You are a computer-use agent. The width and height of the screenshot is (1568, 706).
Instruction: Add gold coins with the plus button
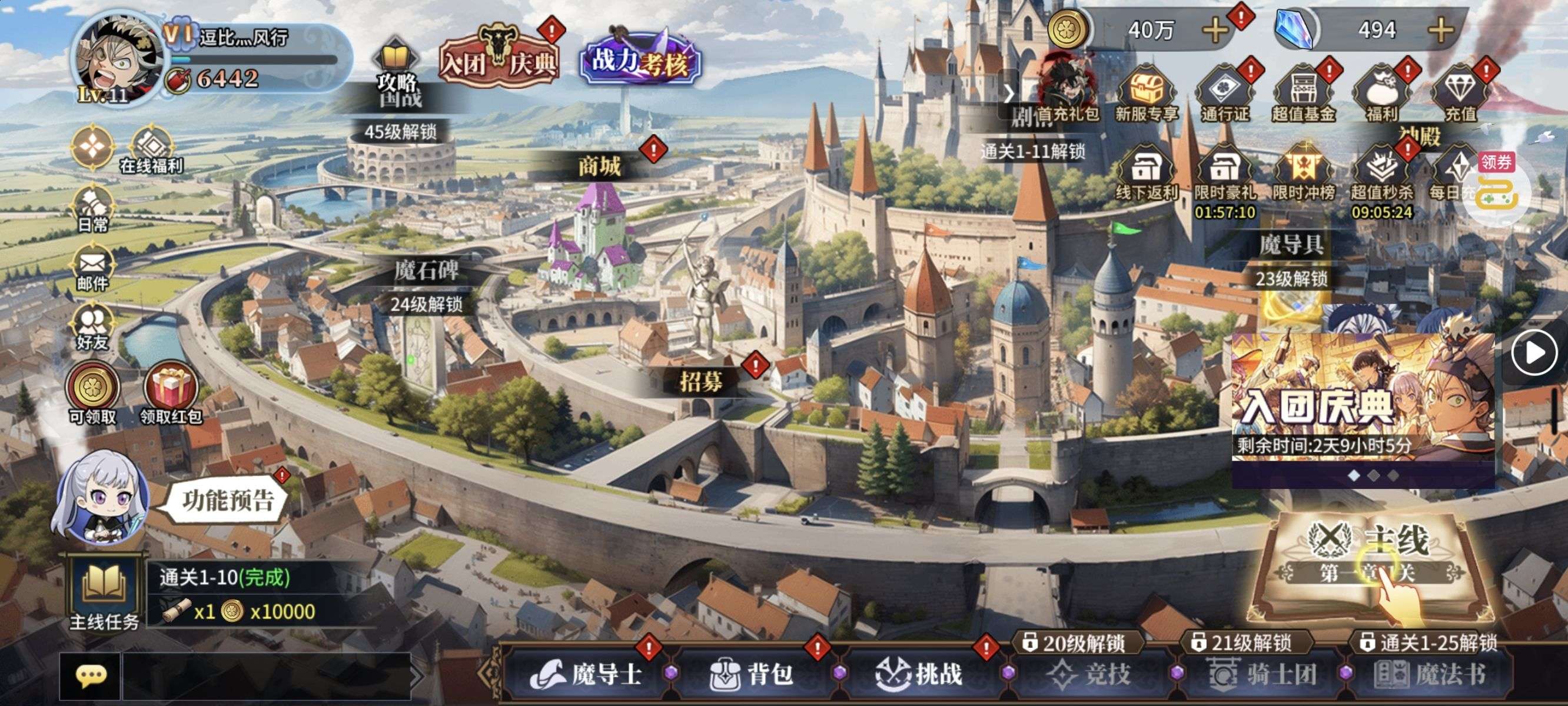1215,30
